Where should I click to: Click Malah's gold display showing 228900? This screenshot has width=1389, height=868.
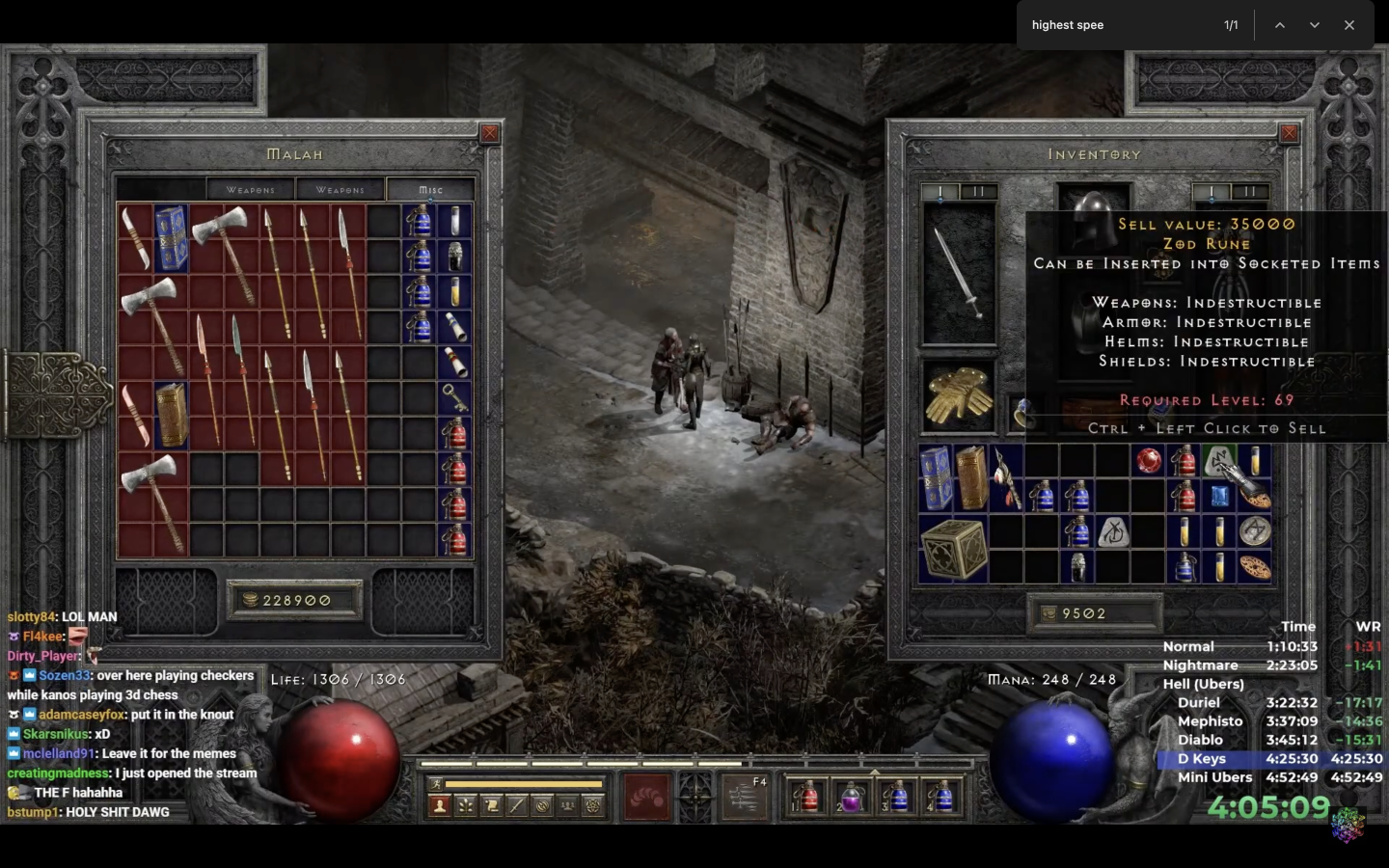coord(292,600)
